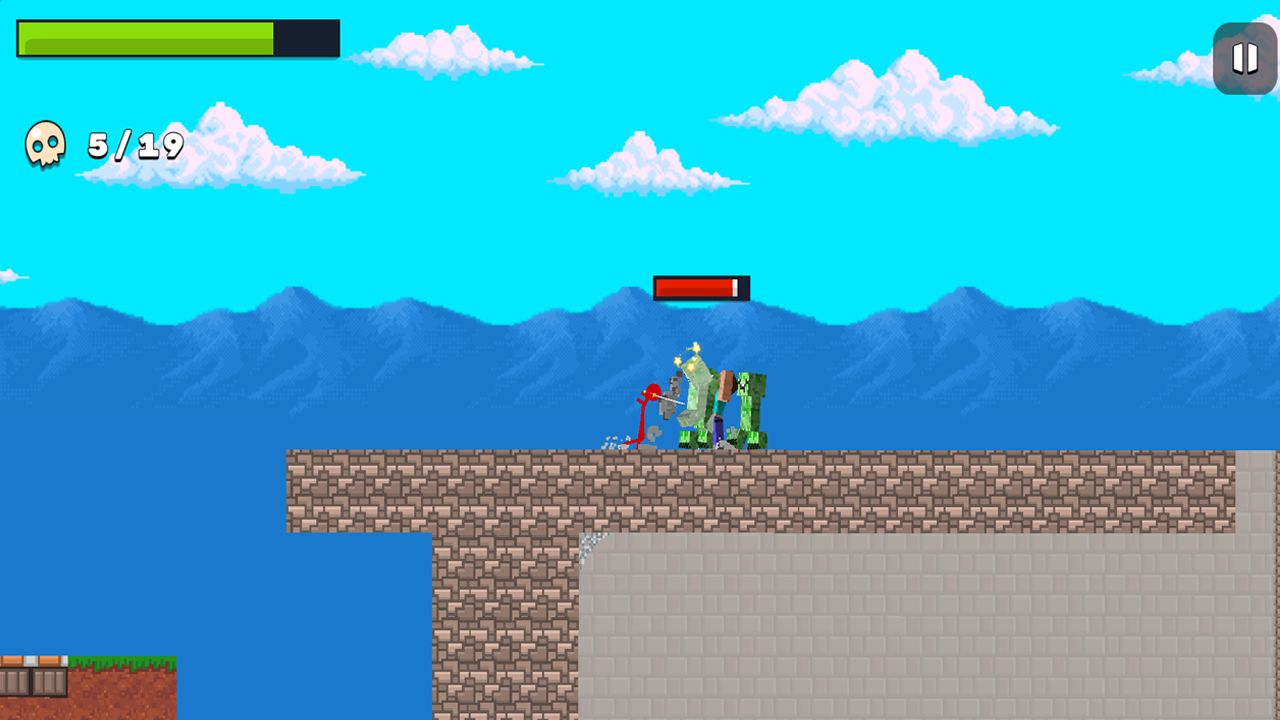This screenshot has width=1280, height=720.
Task: Click the 5/19 kill count text
Action: (x=133, y=145)
